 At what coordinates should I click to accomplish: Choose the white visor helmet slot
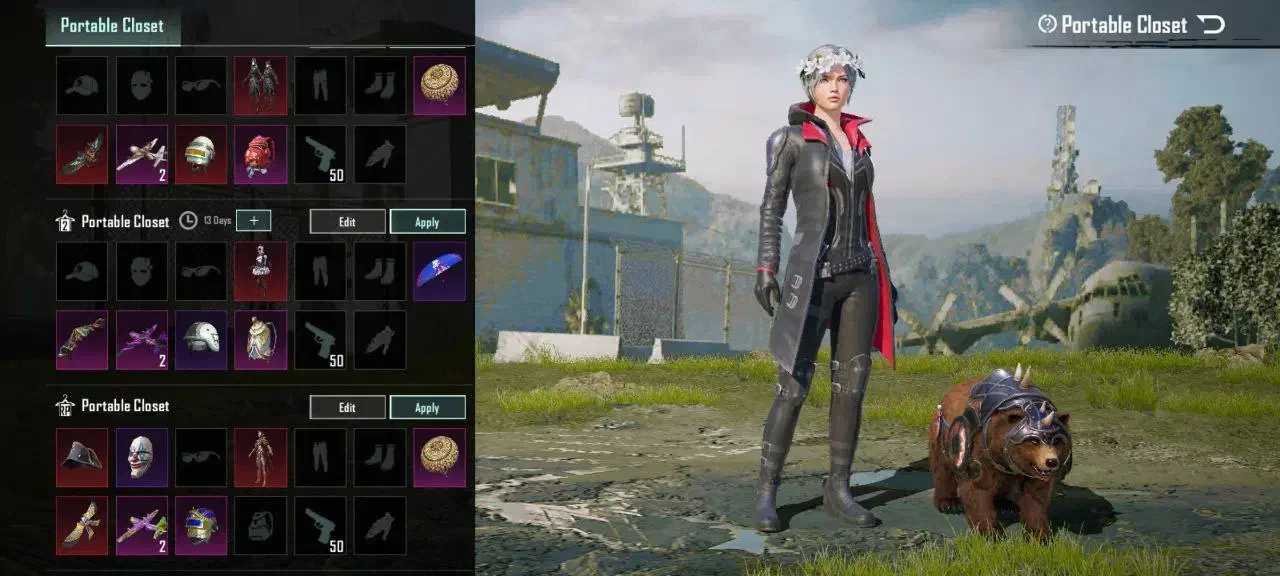pyautogui.click(x=201, y=339)
